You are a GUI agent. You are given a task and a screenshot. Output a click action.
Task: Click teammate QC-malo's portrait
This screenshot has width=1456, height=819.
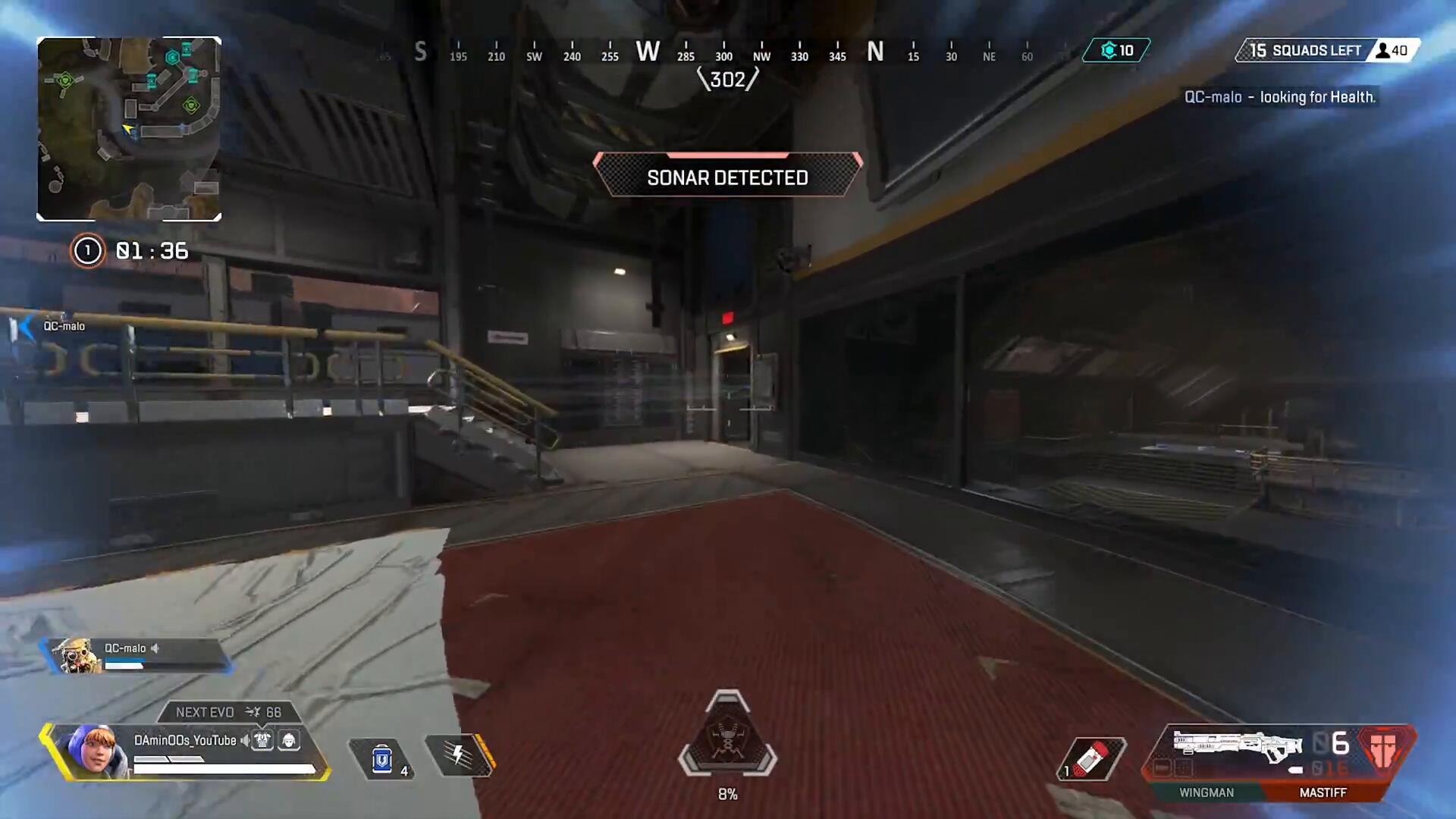pyautogui.click(x=76, y=655)
